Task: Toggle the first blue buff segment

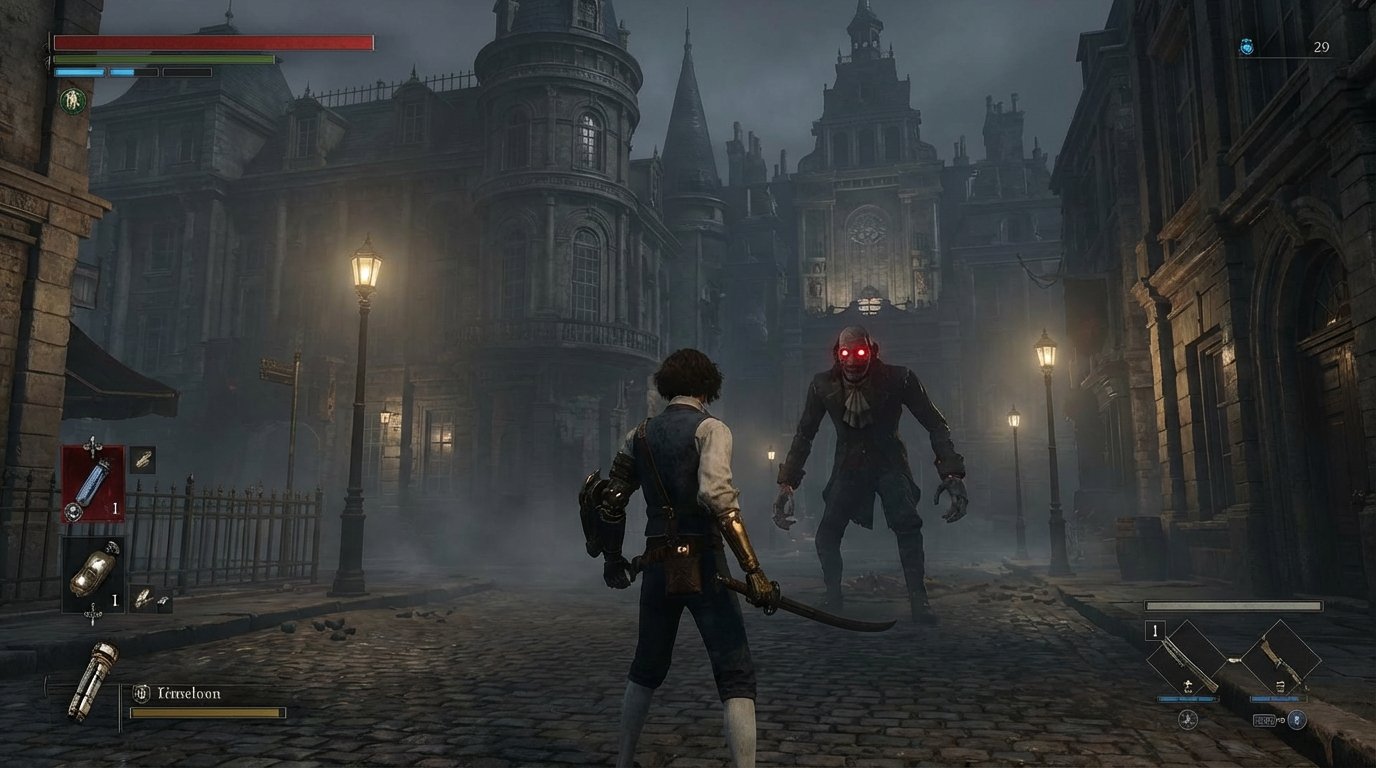Action: click(x=80, y=72)
